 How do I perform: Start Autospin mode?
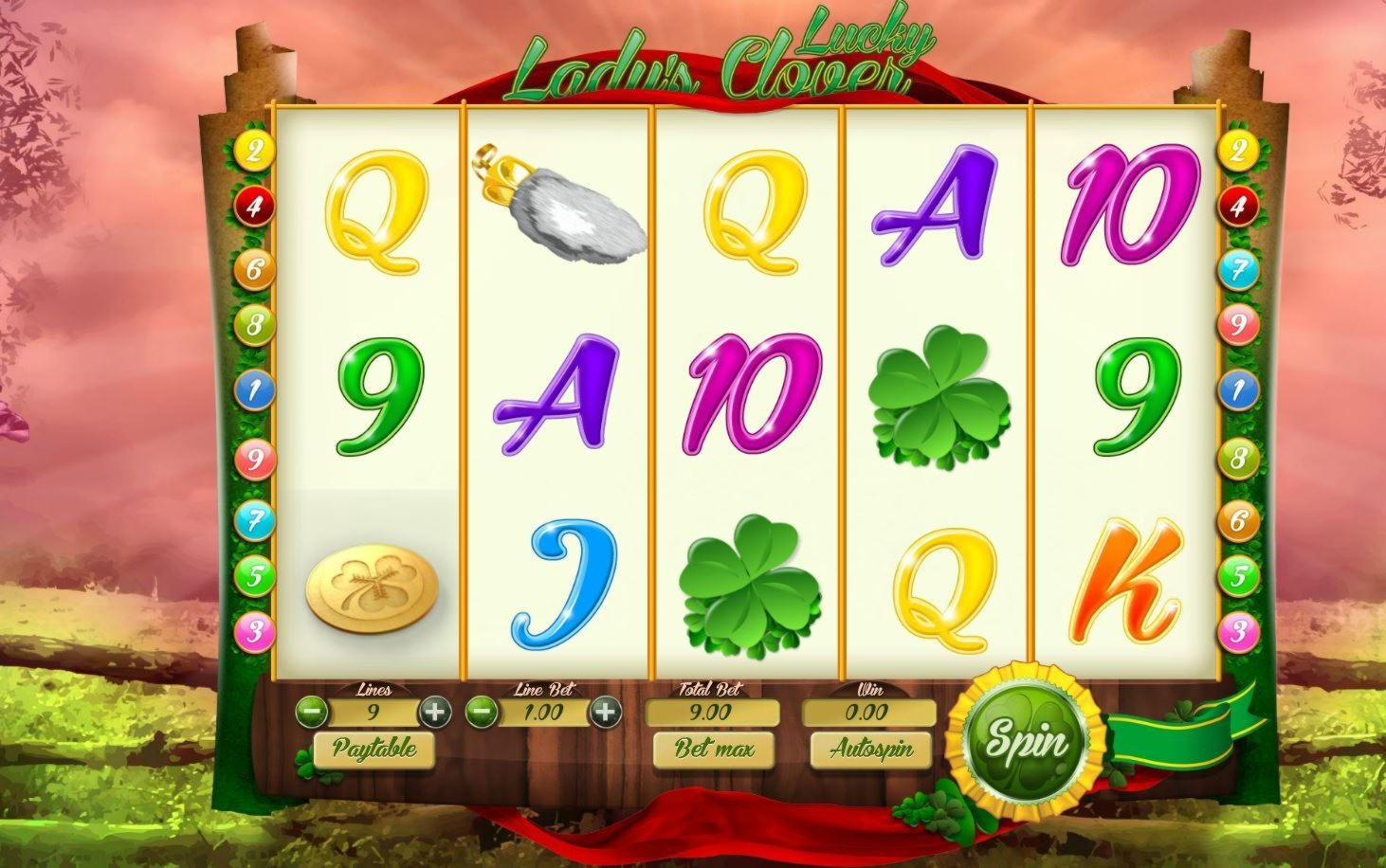[x=871, y=750]
